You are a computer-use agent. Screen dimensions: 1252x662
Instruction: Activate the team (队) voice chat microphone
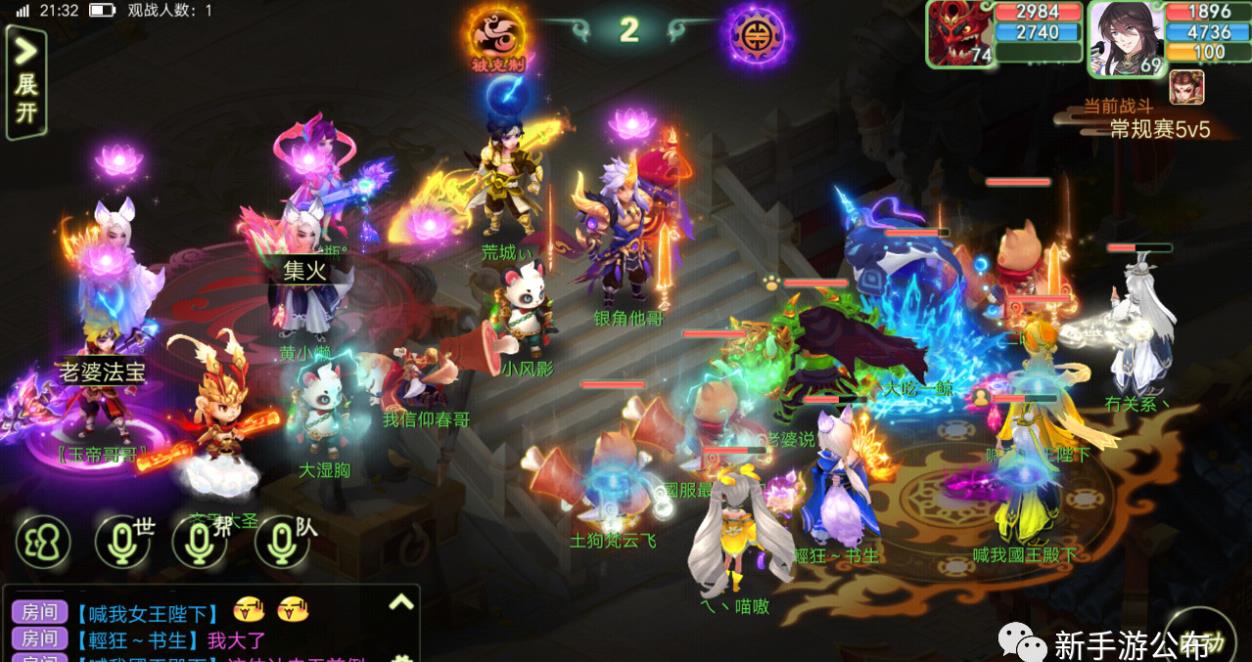pyautogui.click(x=281, y=543)
